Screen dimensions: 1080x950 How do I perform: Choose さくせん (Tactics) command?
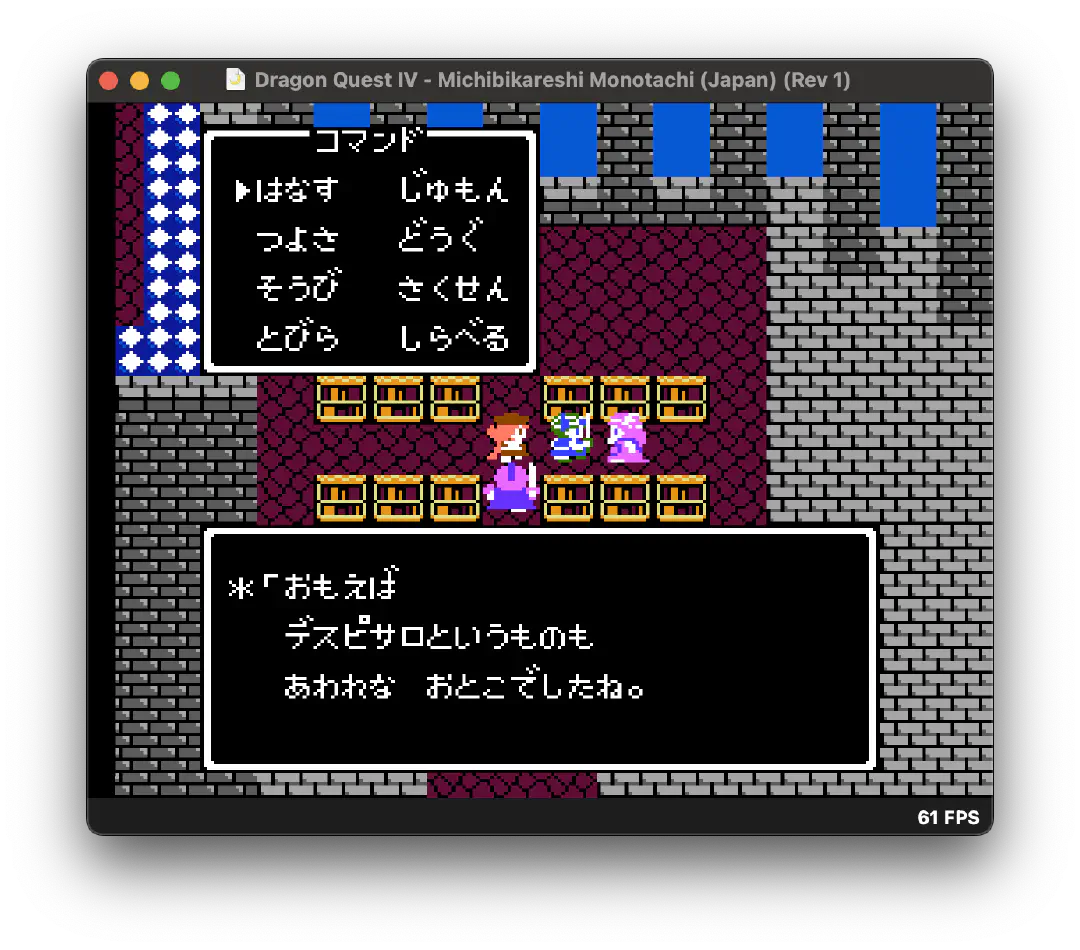pos(453,288)
